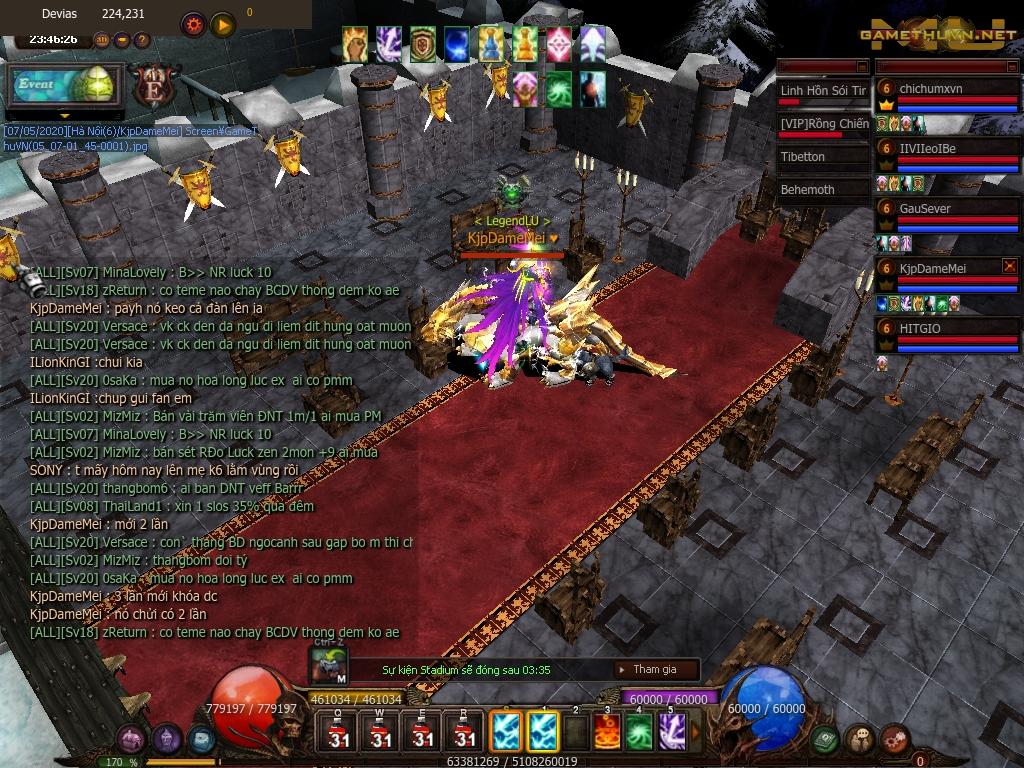The height and width of the screenshot is (768, 1024).
Task: Expand the skill bar's side arrow
Action: [693, 731]
